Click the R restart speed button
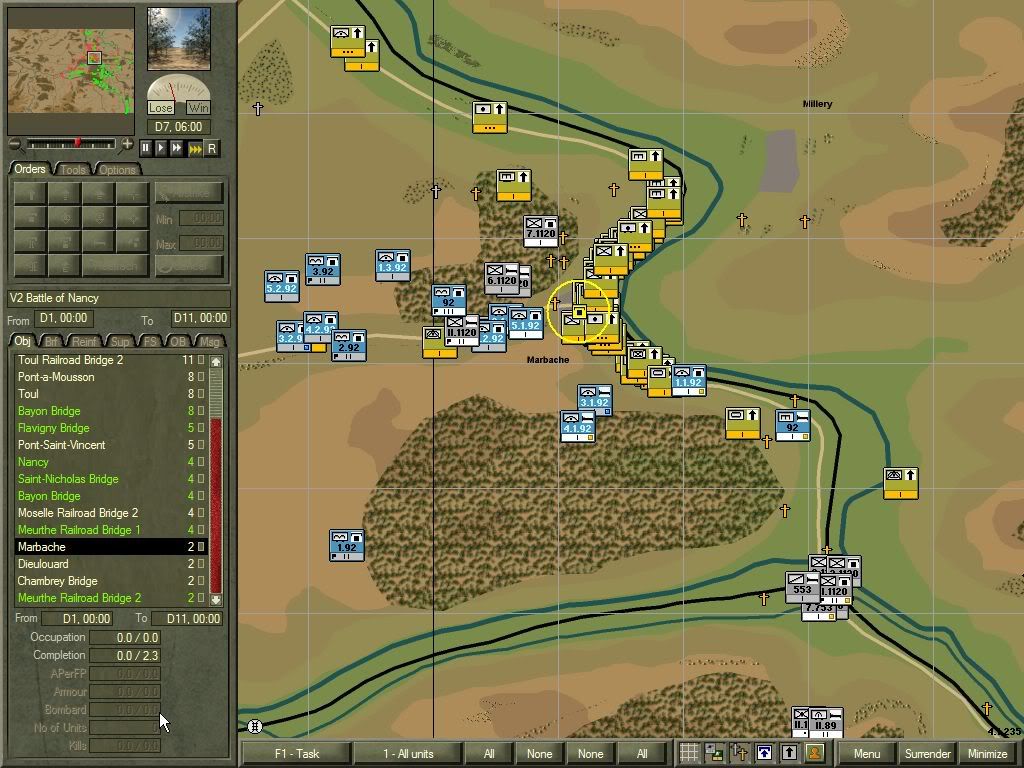The height and width of the screenshot is (768, 1024). 211,148
